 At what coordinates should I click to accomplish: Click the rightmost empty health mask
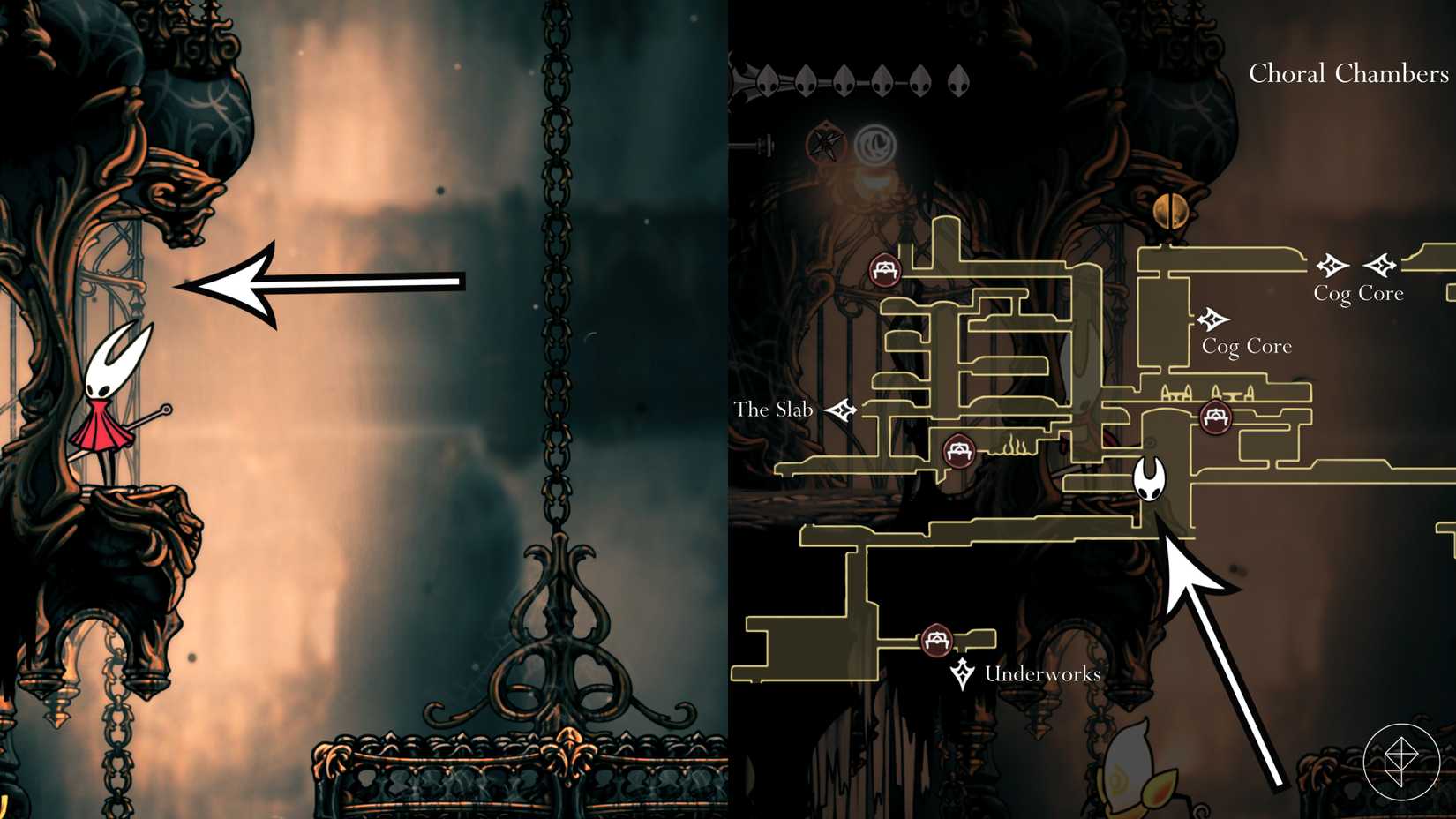[957, 79]
